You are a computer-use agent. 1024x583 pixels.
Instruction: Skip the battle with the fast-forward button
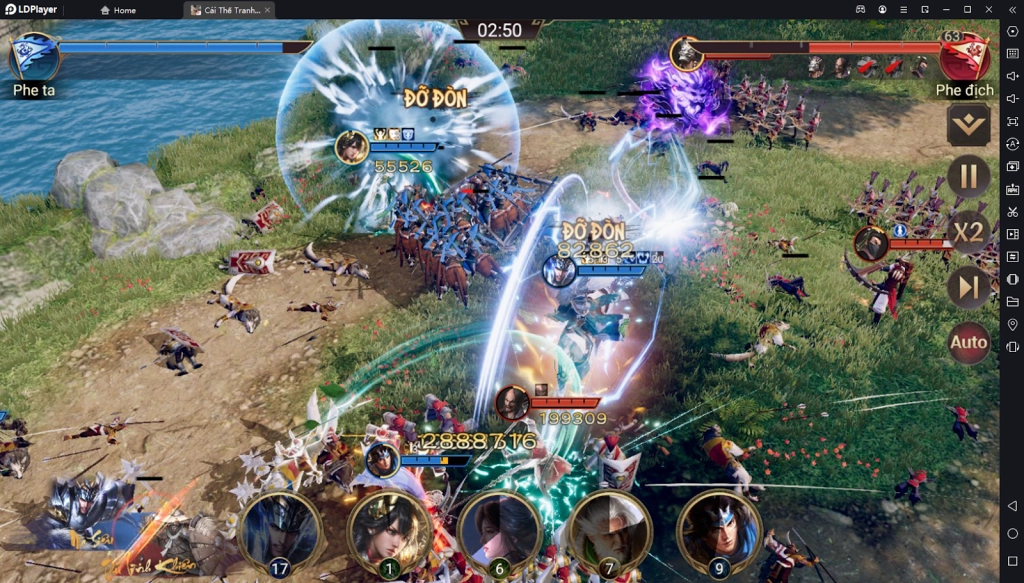click(968, 288)
